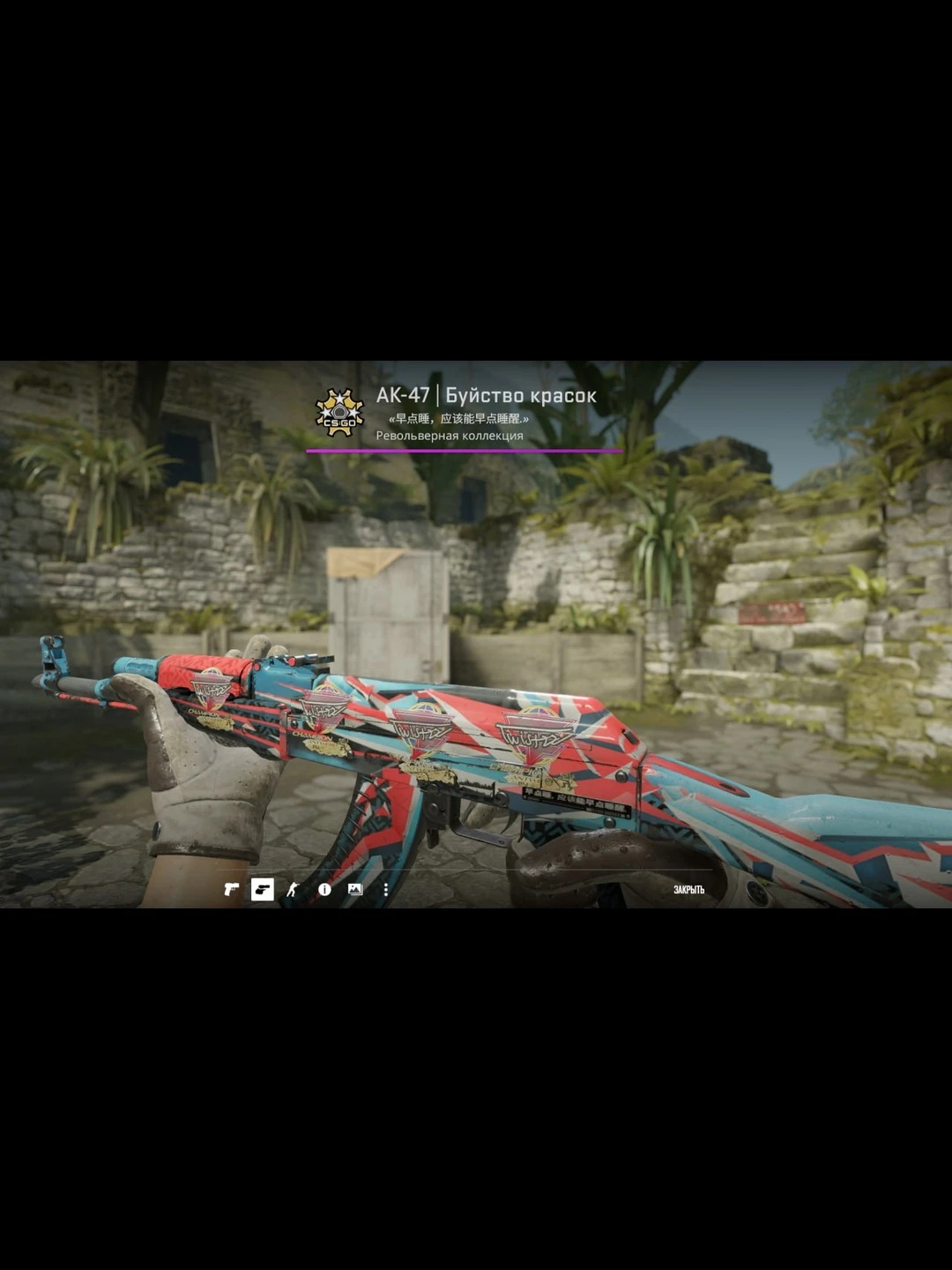Open the three-dot more options menu
Image resolution: width=952 pixels, height=1270 pixels.
385,890
